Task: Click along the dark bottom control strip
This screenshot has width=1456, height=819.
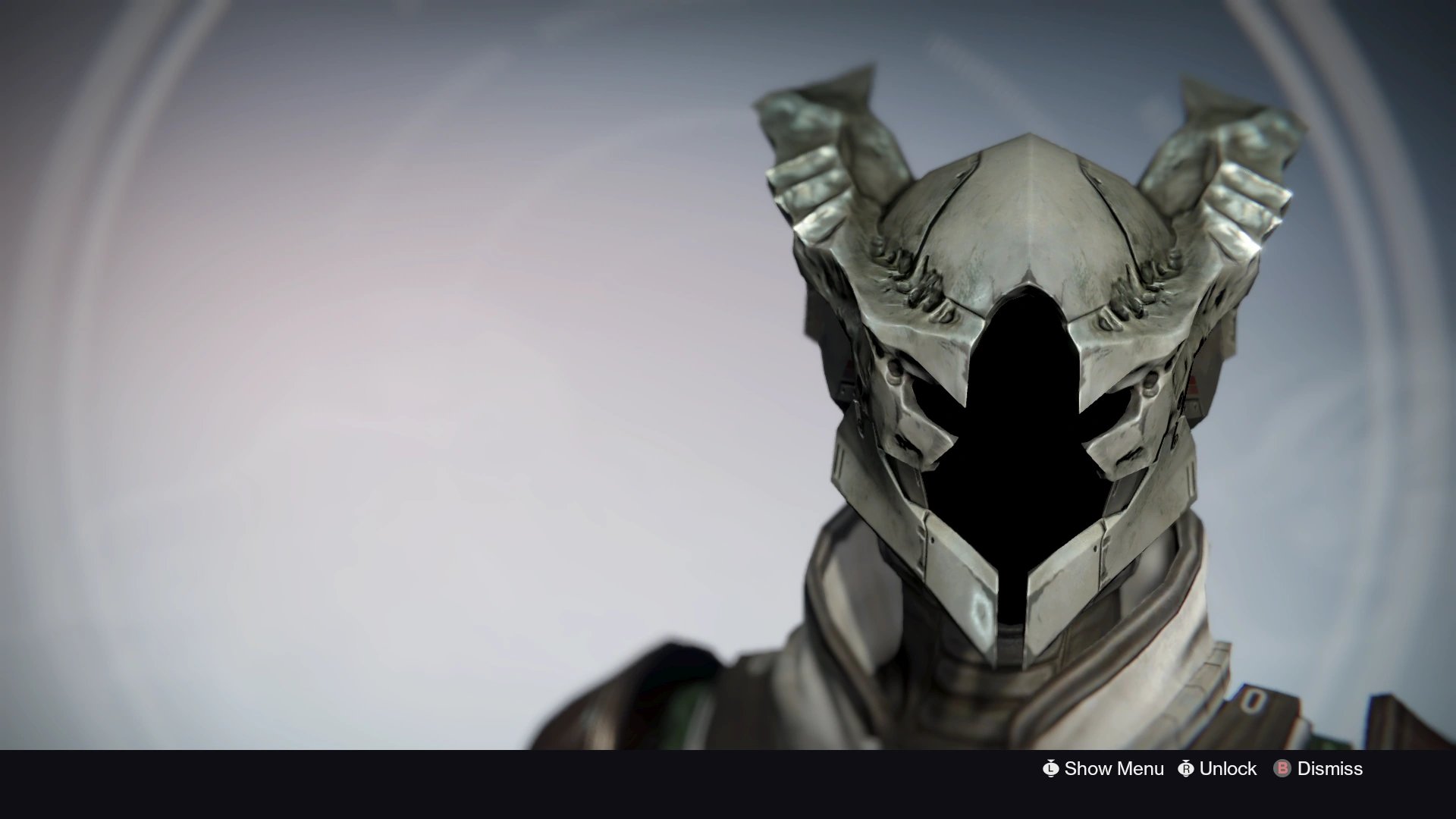Action: pyautogui.click(x=728, y=769)
